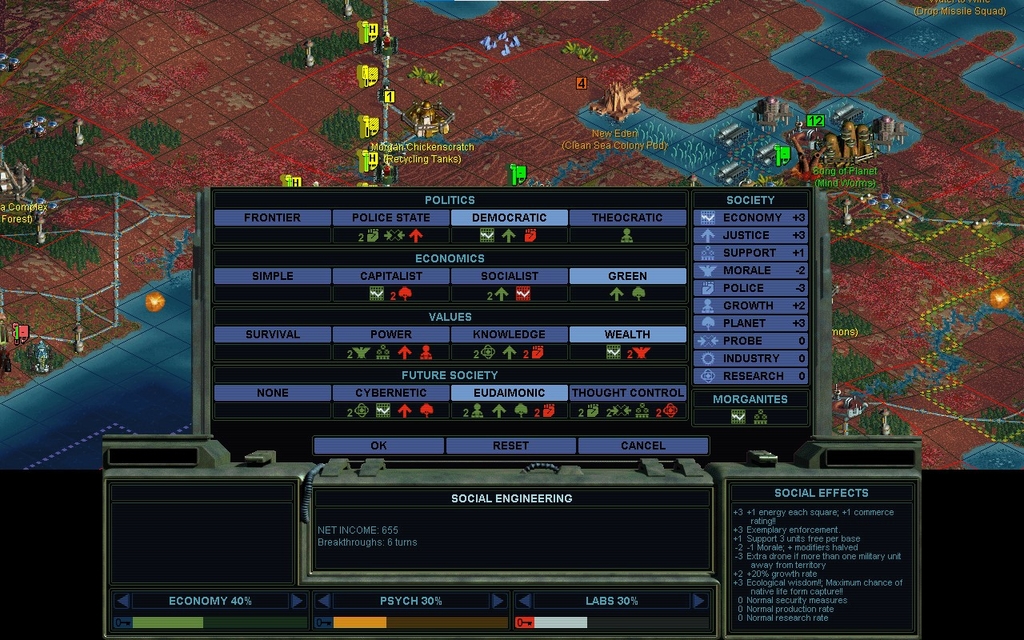Choose Power as society value
The width and height of the screenshot is (1024, 640).
click(x=390, y=335)
